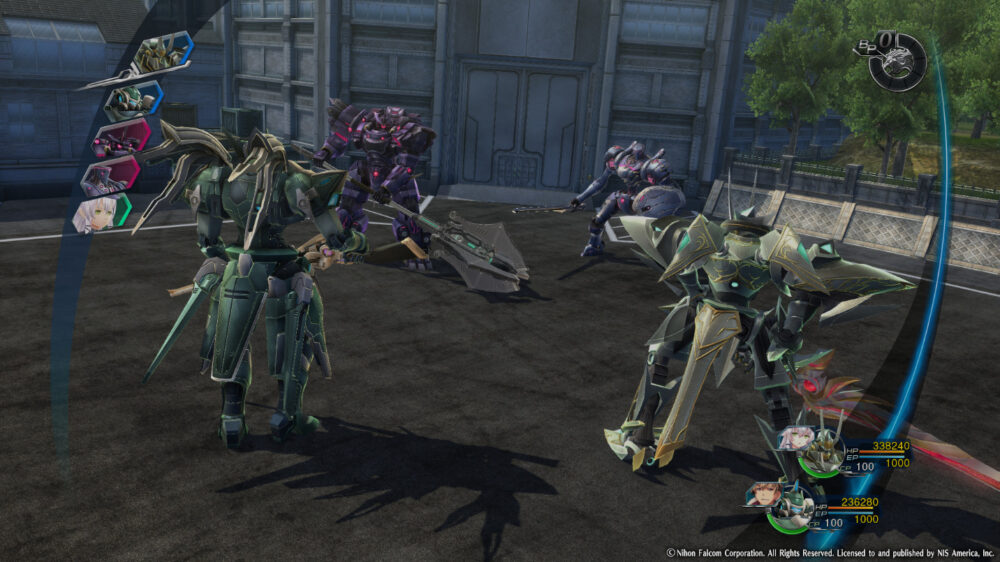Open the Brave Points lion emblem gauge
This screenshot has width=1000, height=562.
click(x=897, y=64)
